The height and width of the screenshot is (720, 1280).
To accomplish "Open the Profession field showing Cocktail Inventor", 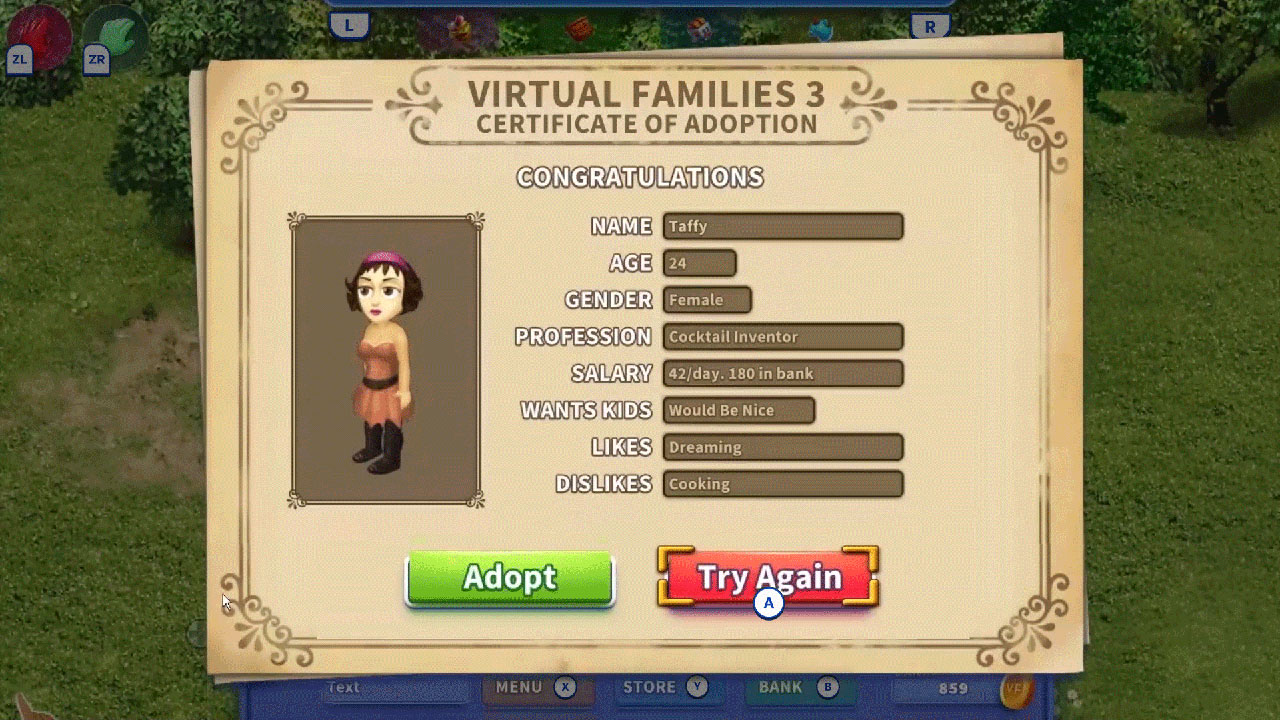I will (x=783, y=337).
